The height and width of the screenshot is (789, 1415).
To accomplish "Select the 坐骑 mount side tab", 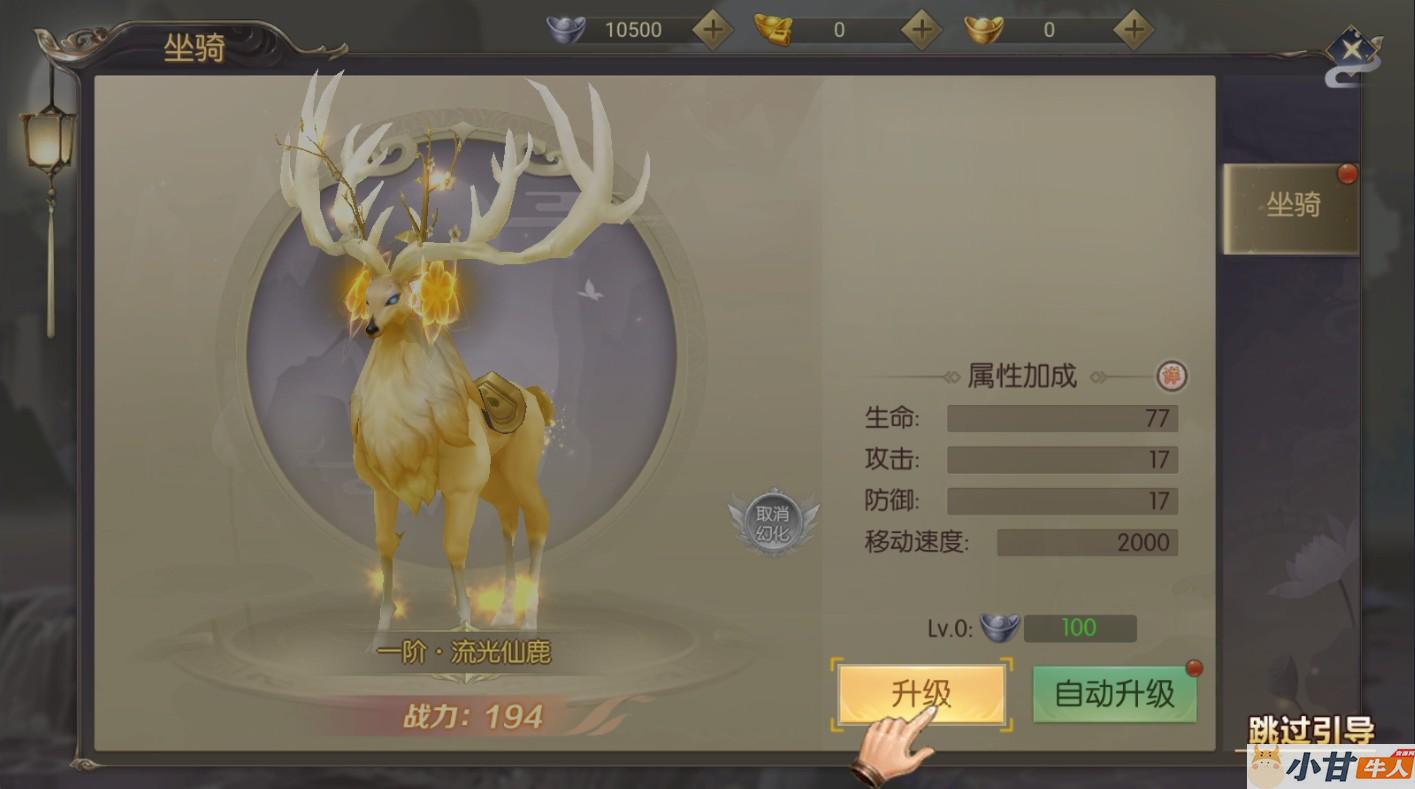I will 1292,206.
